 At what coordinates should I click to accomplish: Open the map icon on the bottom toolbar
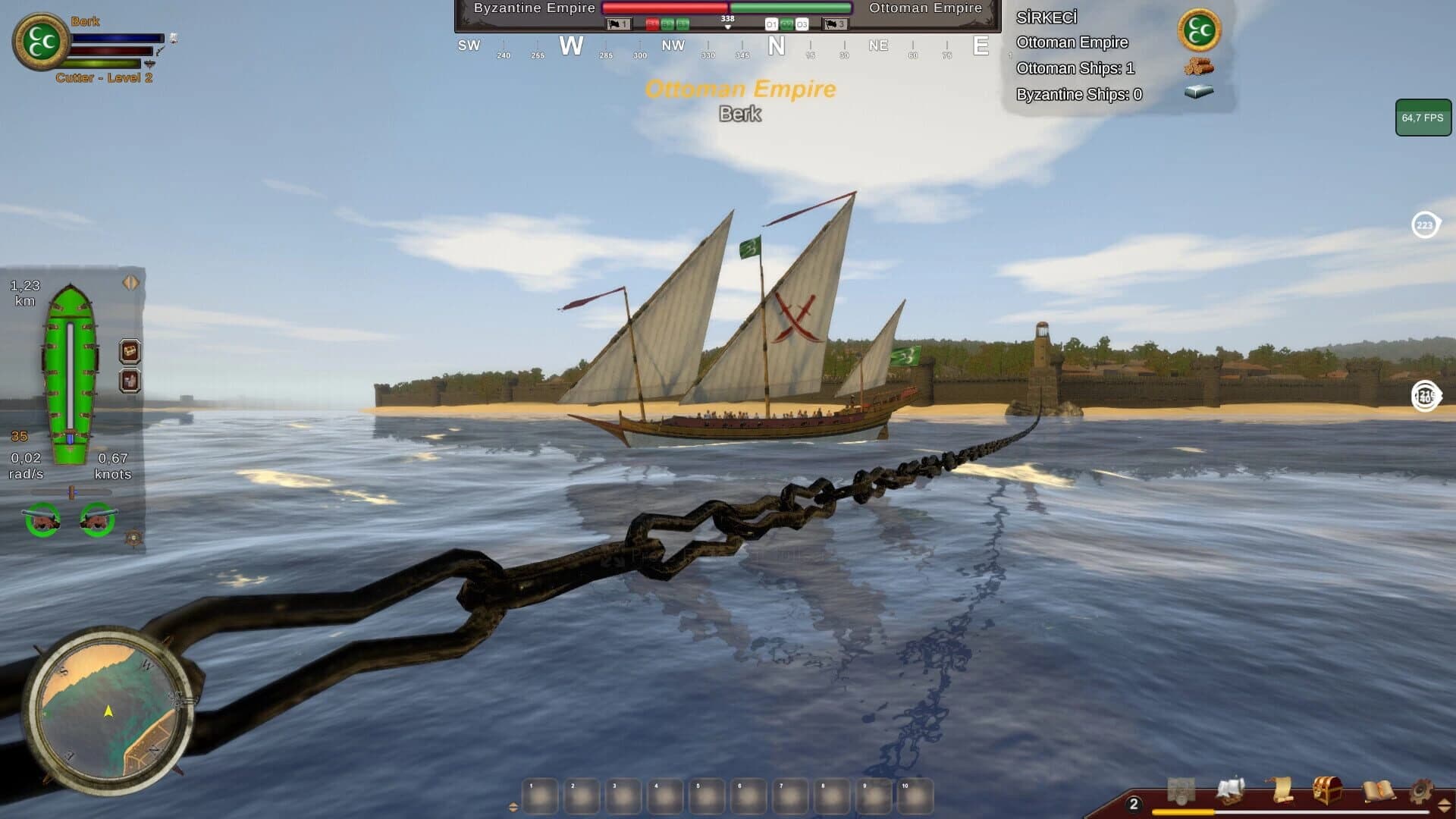(x=1181, y=789)
